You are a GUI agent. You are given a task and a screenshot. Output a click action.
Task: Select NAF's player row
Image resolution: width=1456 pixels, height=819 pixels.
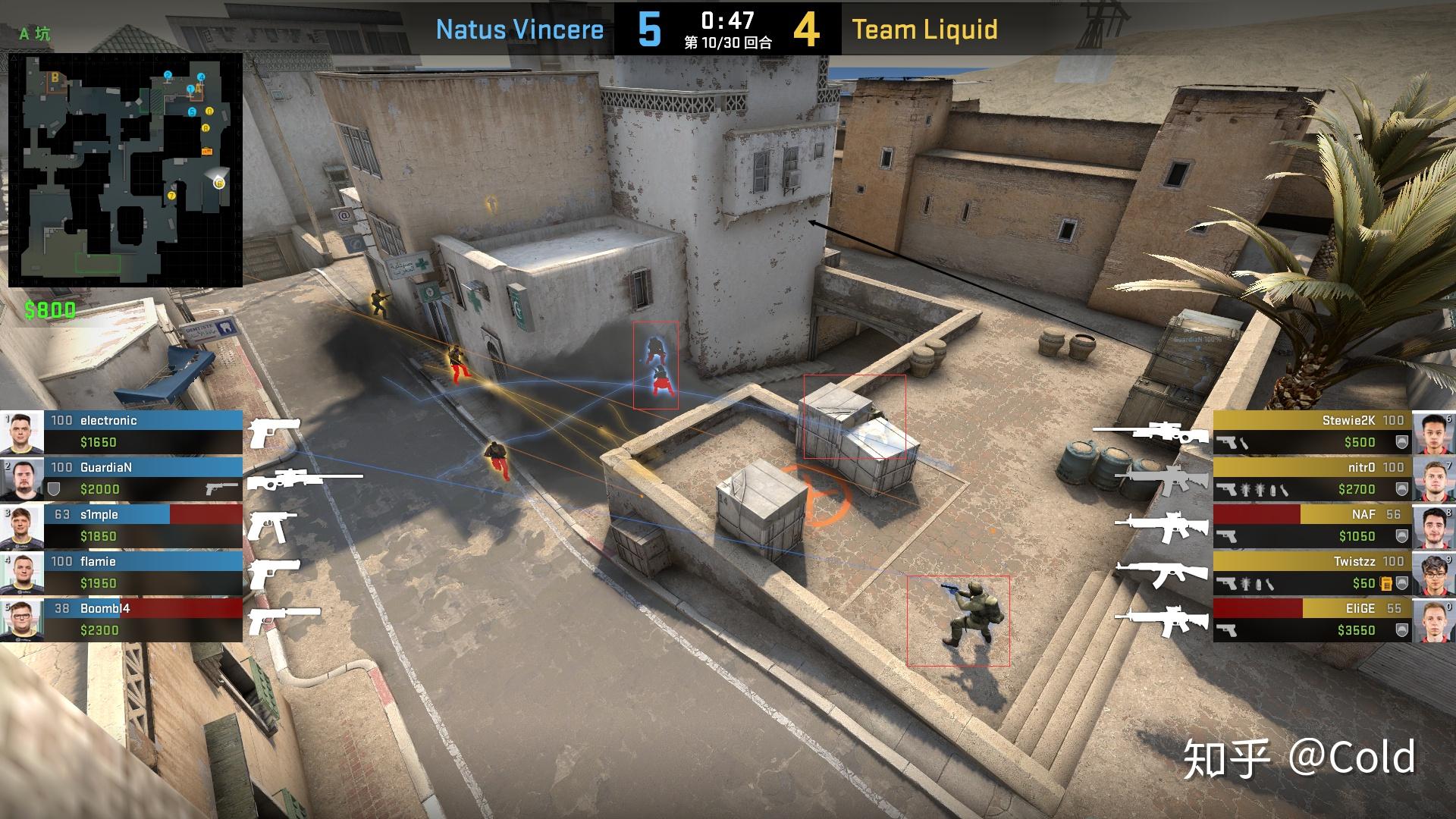click(1312, 526)
